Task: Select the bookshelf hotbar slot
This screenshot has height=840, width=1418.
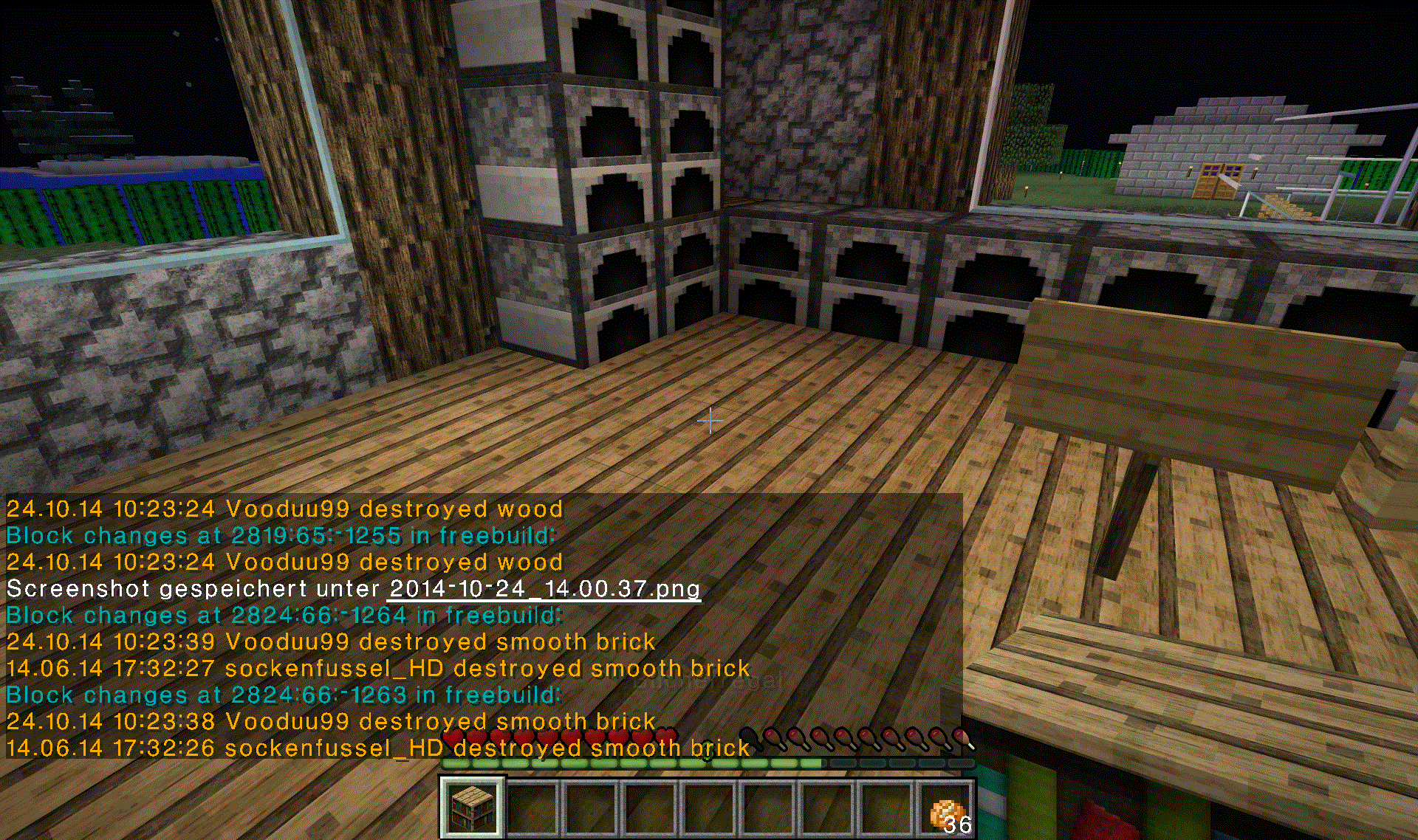Action: point(473,808)
